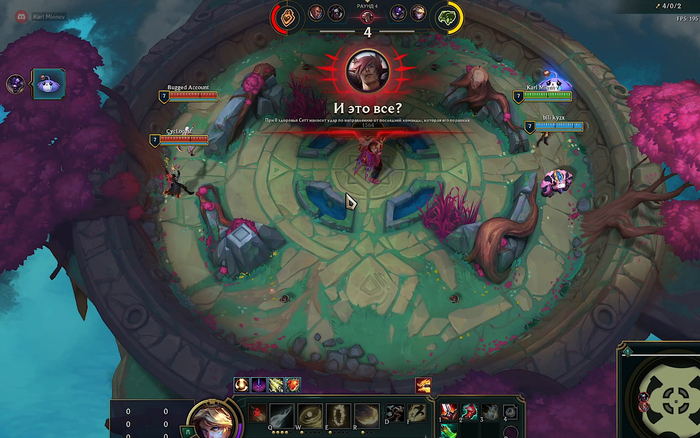Use the D summoner spell
Viewport: 700px width, 438px height.
tap(394, 411)
